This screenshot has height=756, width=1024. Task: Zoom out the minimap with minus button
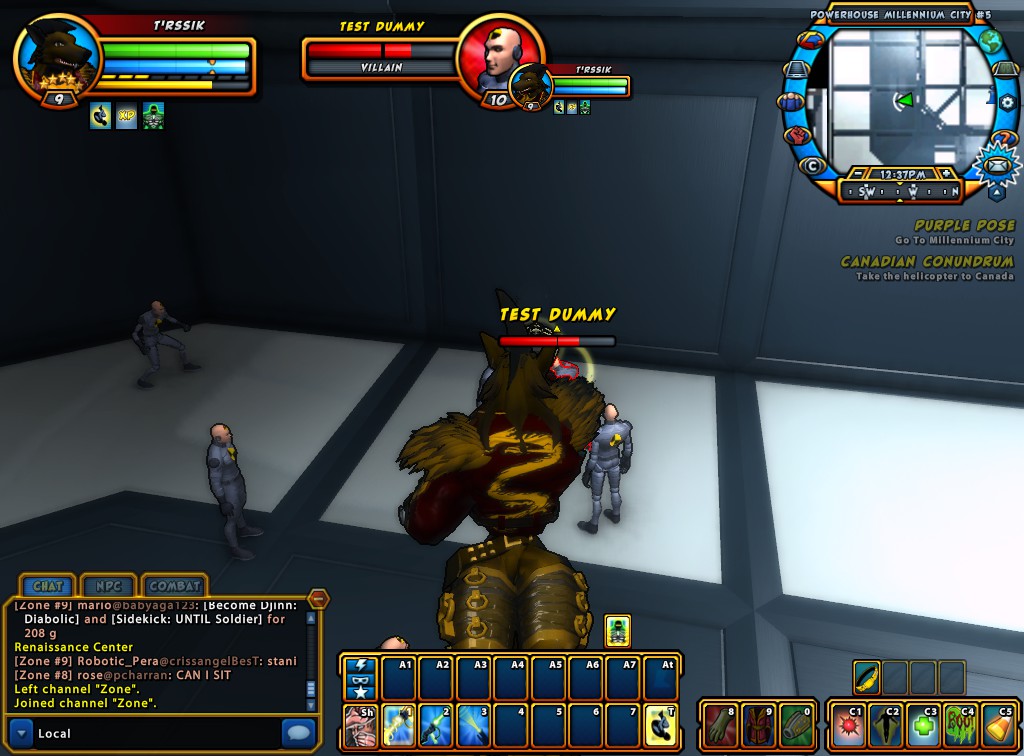[858, 173]
